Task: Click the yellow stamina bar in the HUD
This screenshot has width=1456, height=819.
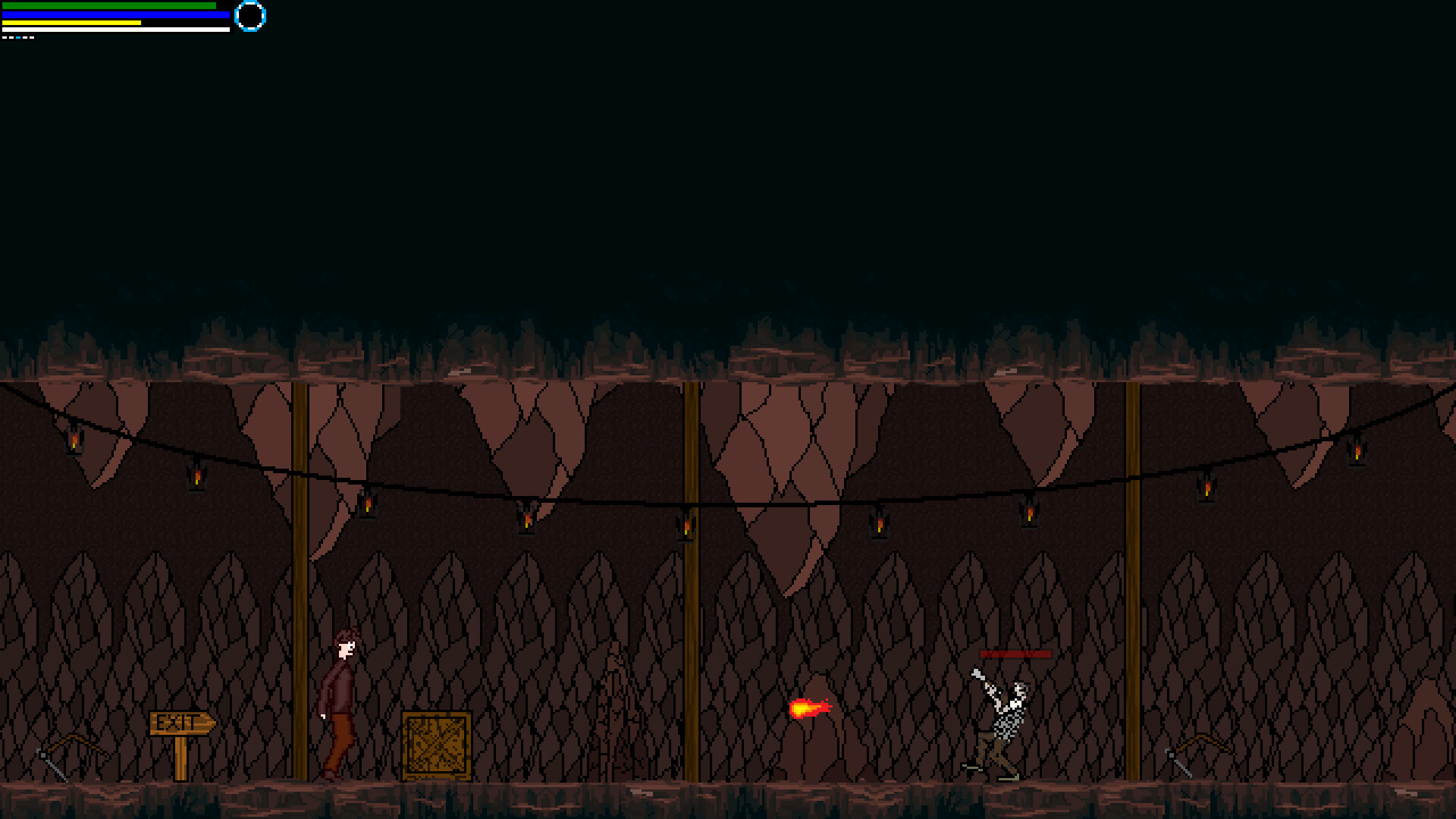Action: point(72,23)
